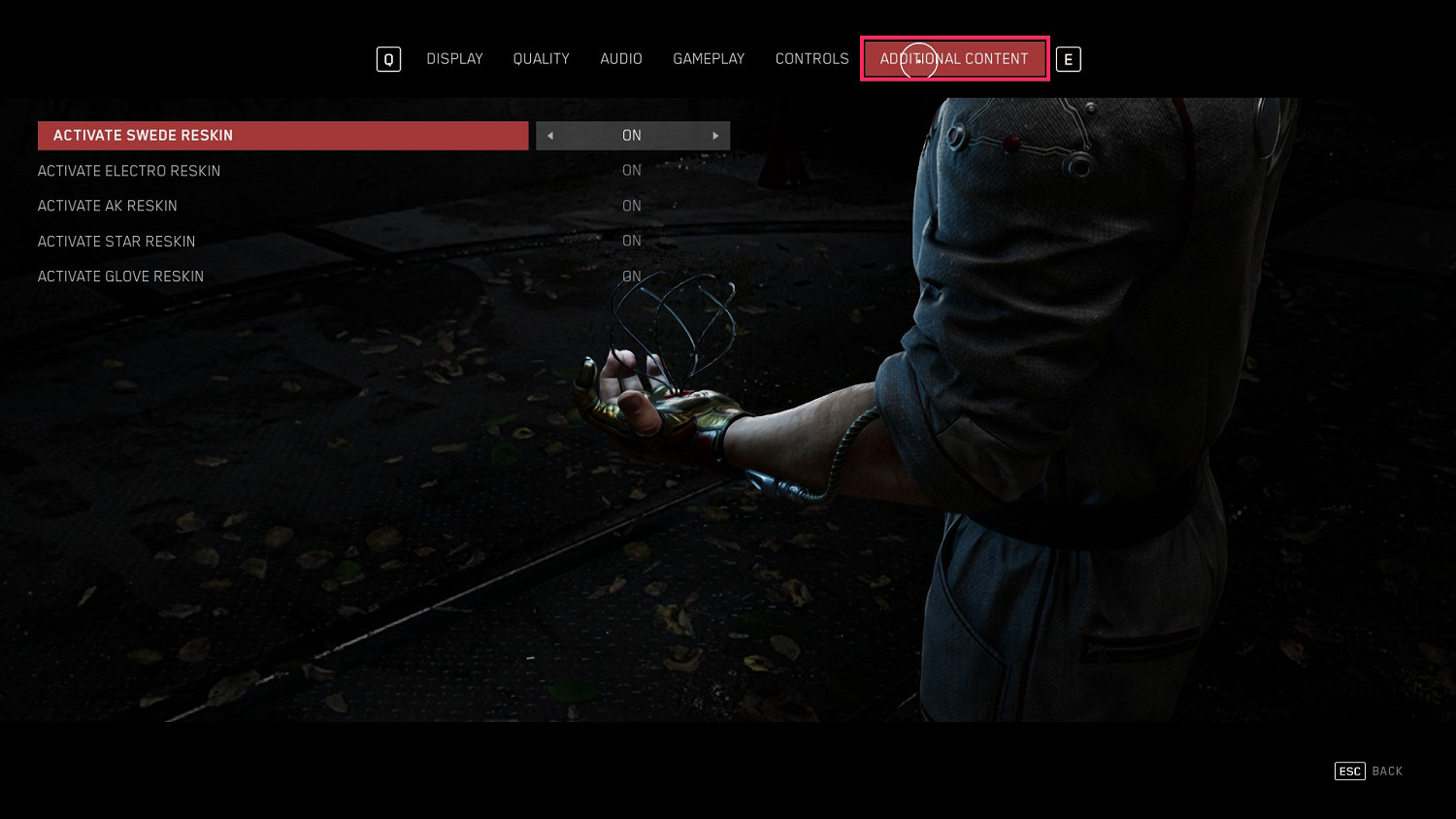Click the right arrow for Swede Reskin
1456x819 pixels.
(715, 136)
